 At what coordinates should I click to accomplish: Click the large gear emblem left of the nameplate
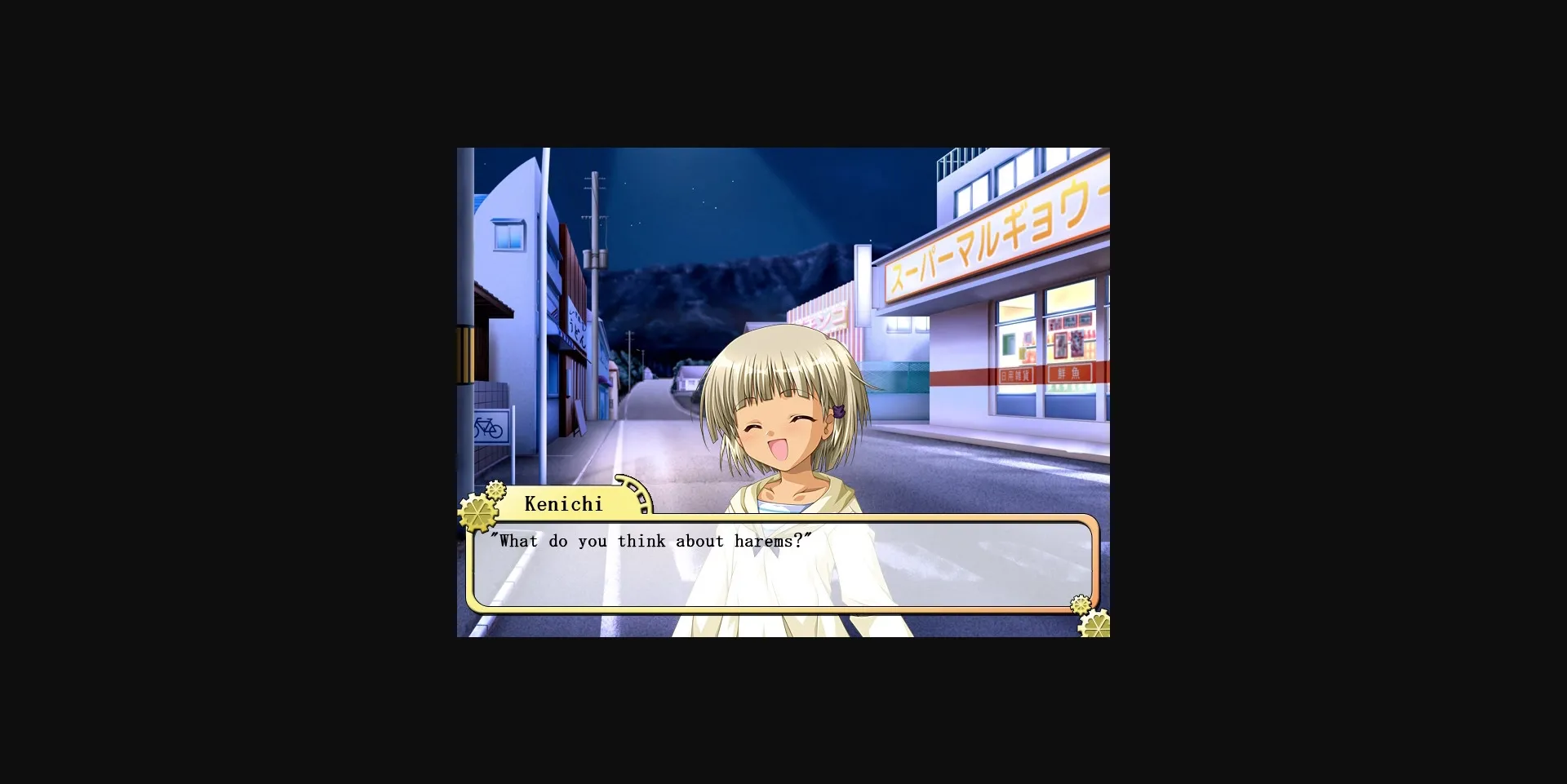[x=477, y=512]
